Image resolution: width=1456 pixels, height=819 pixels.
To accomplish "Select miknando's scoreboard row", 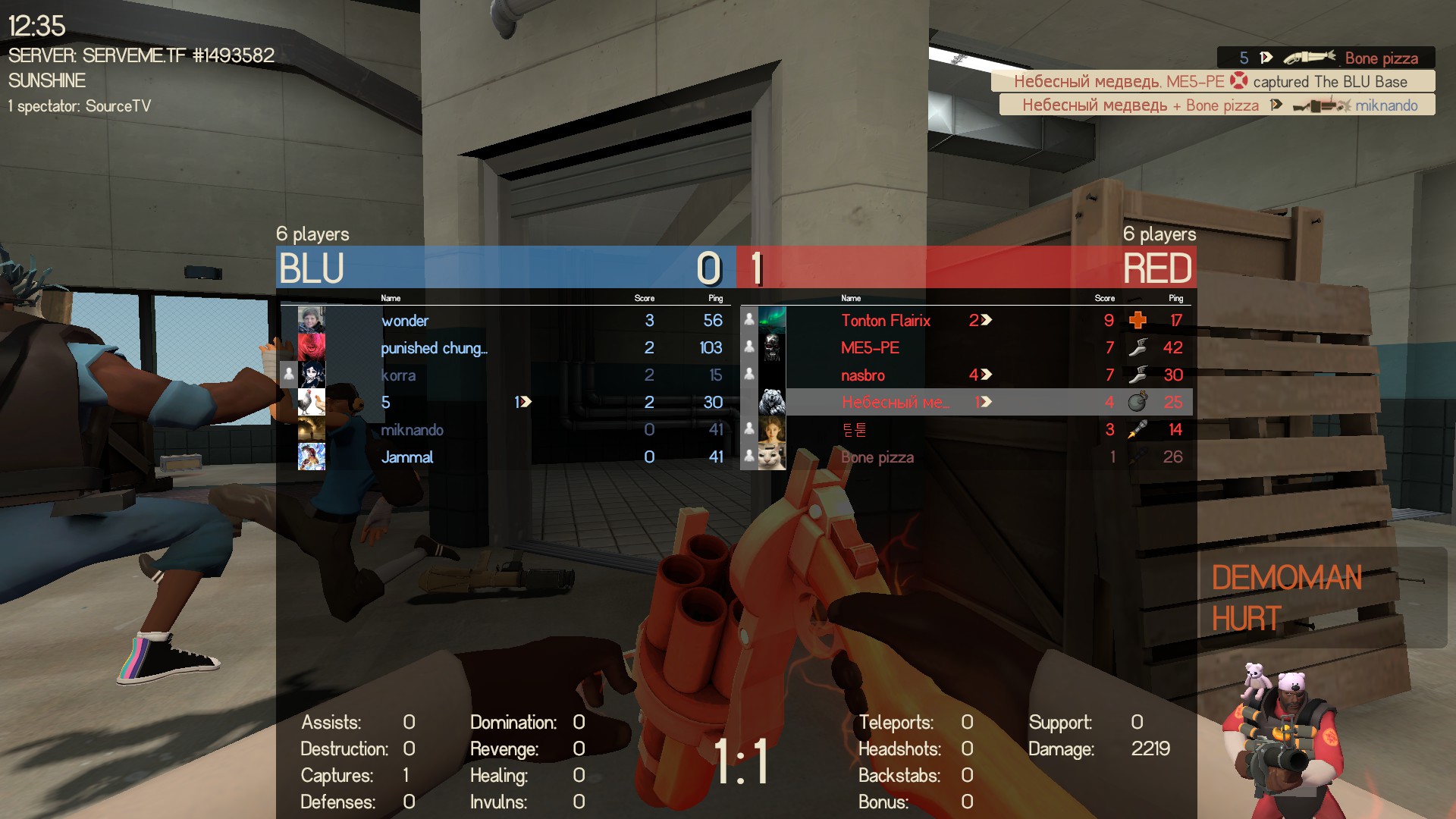I will [412, 430].
